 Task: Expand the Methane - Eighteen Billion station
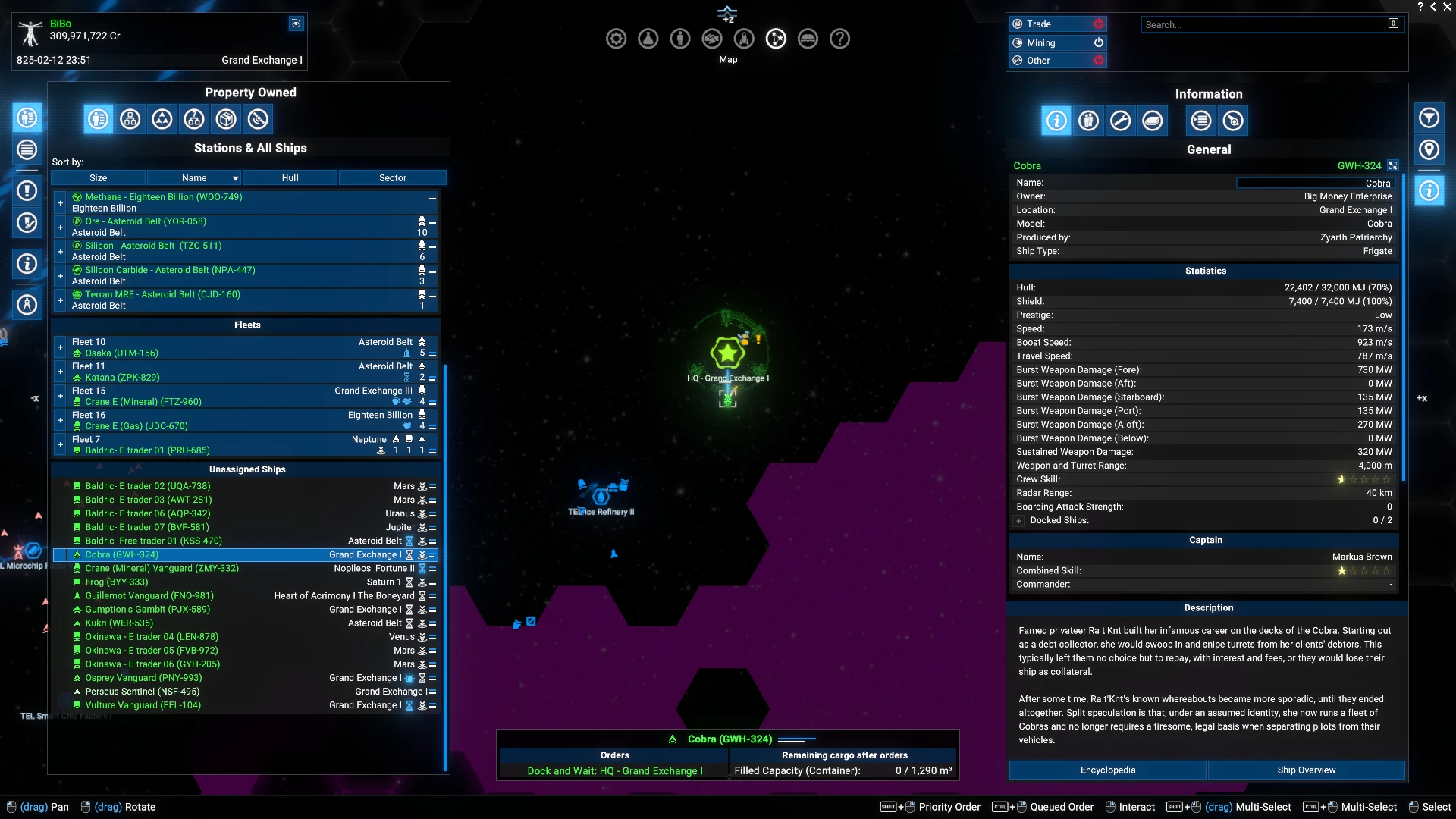[x=61, y=202]
